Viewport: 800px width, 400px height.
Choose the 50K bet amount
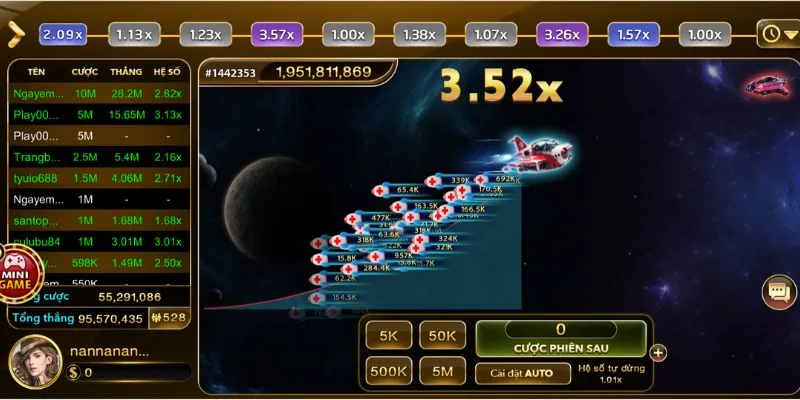pos(441,337)
